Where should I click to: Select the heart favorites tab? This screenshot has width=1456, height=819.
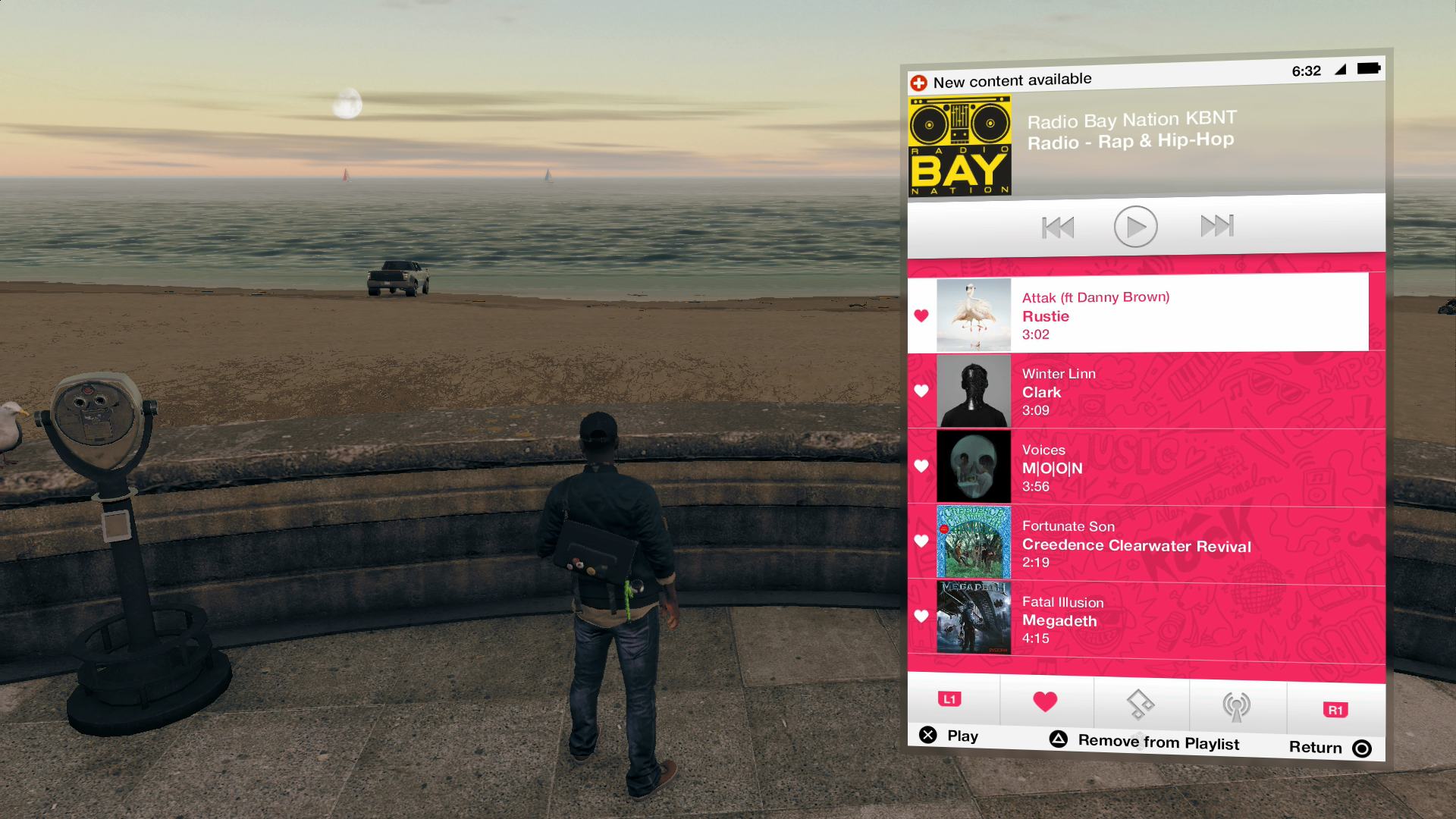(x=1046, y=703)
